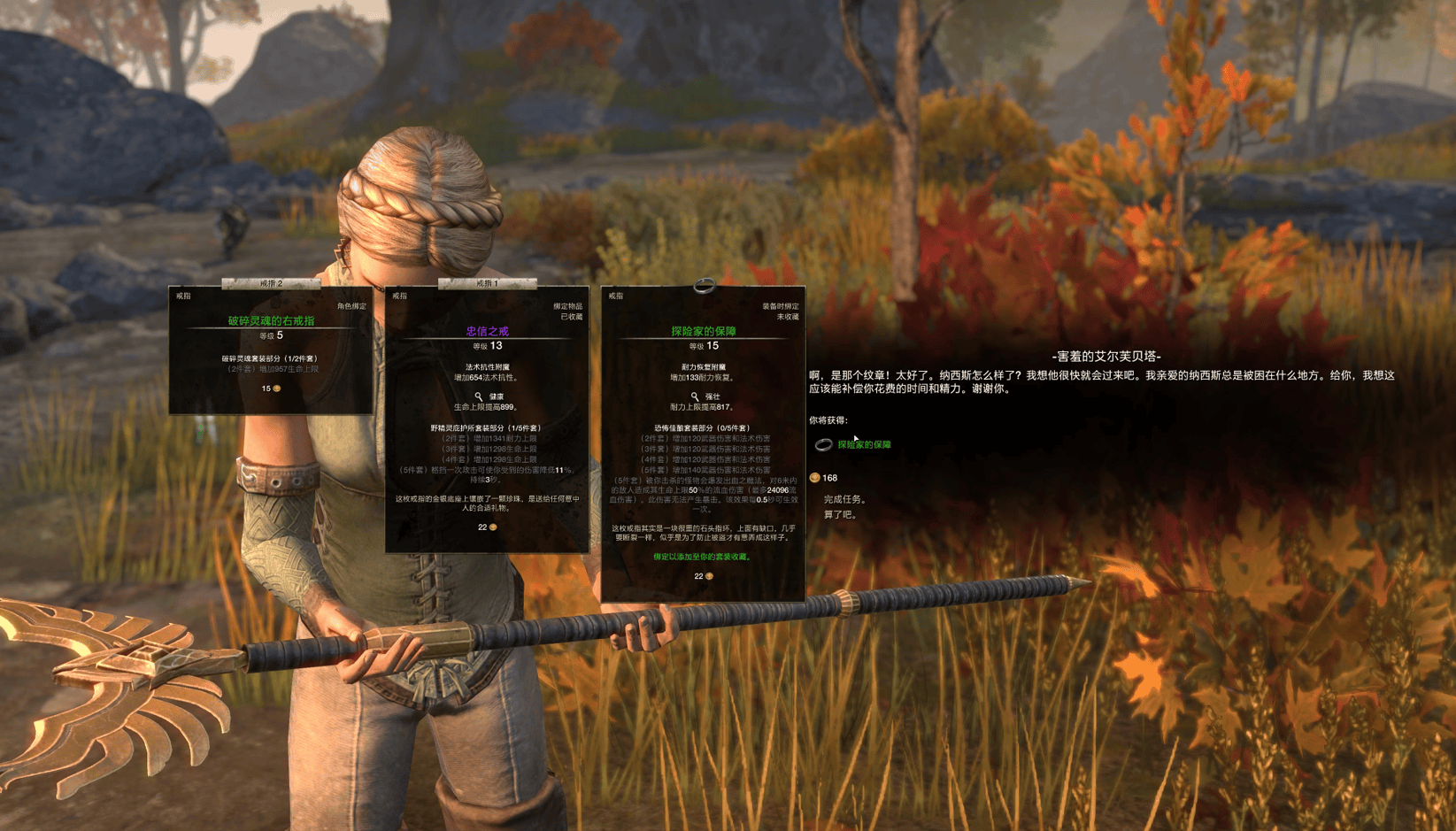Select the 算了吧 dialogue option

click(x=840, y=514)
